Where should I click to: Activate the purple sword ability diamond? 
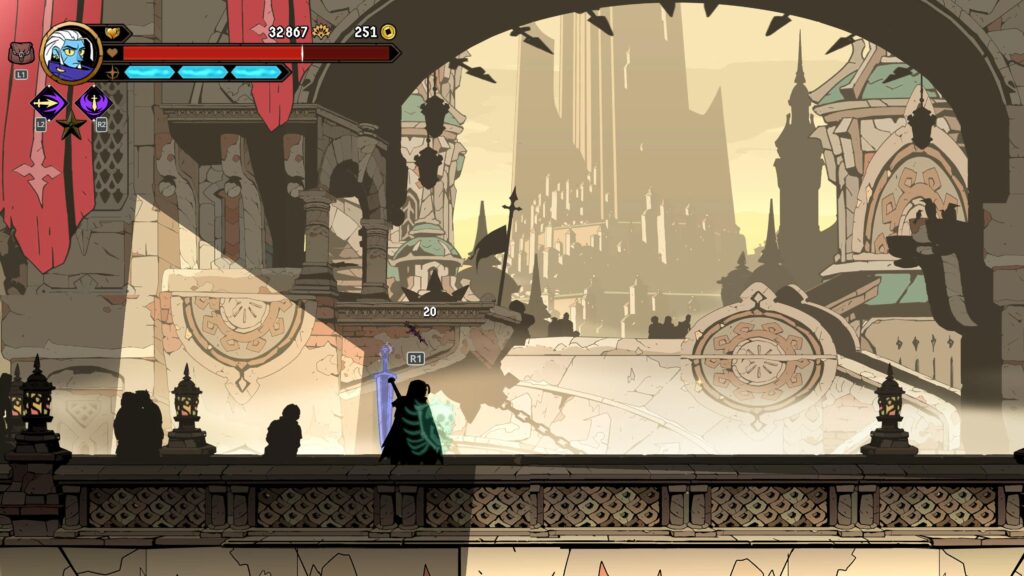click(94, 101)
